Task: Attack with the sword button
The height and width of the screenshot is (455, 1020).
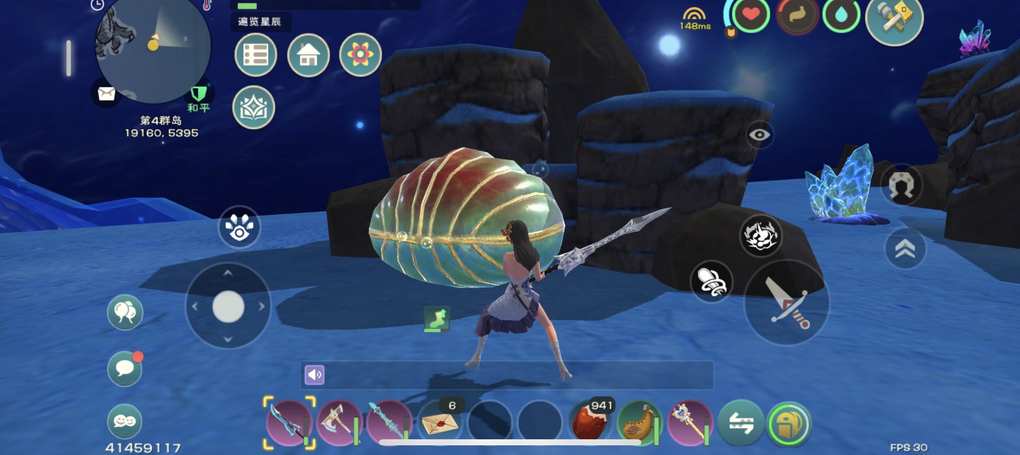Action: tap(786, 302)
